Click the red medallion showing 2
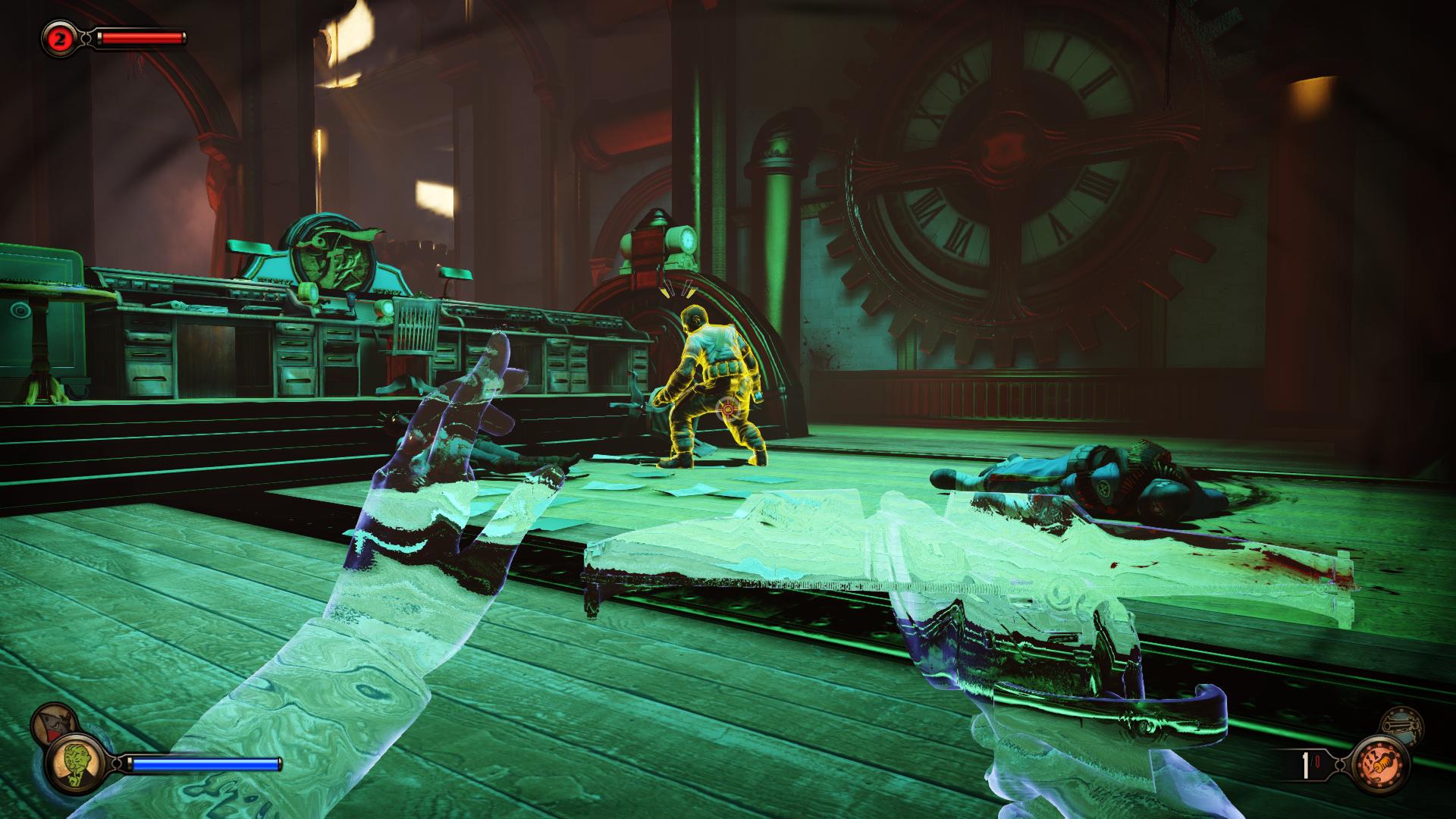Viewport: 1456px width, 819px height. (58, 38)
